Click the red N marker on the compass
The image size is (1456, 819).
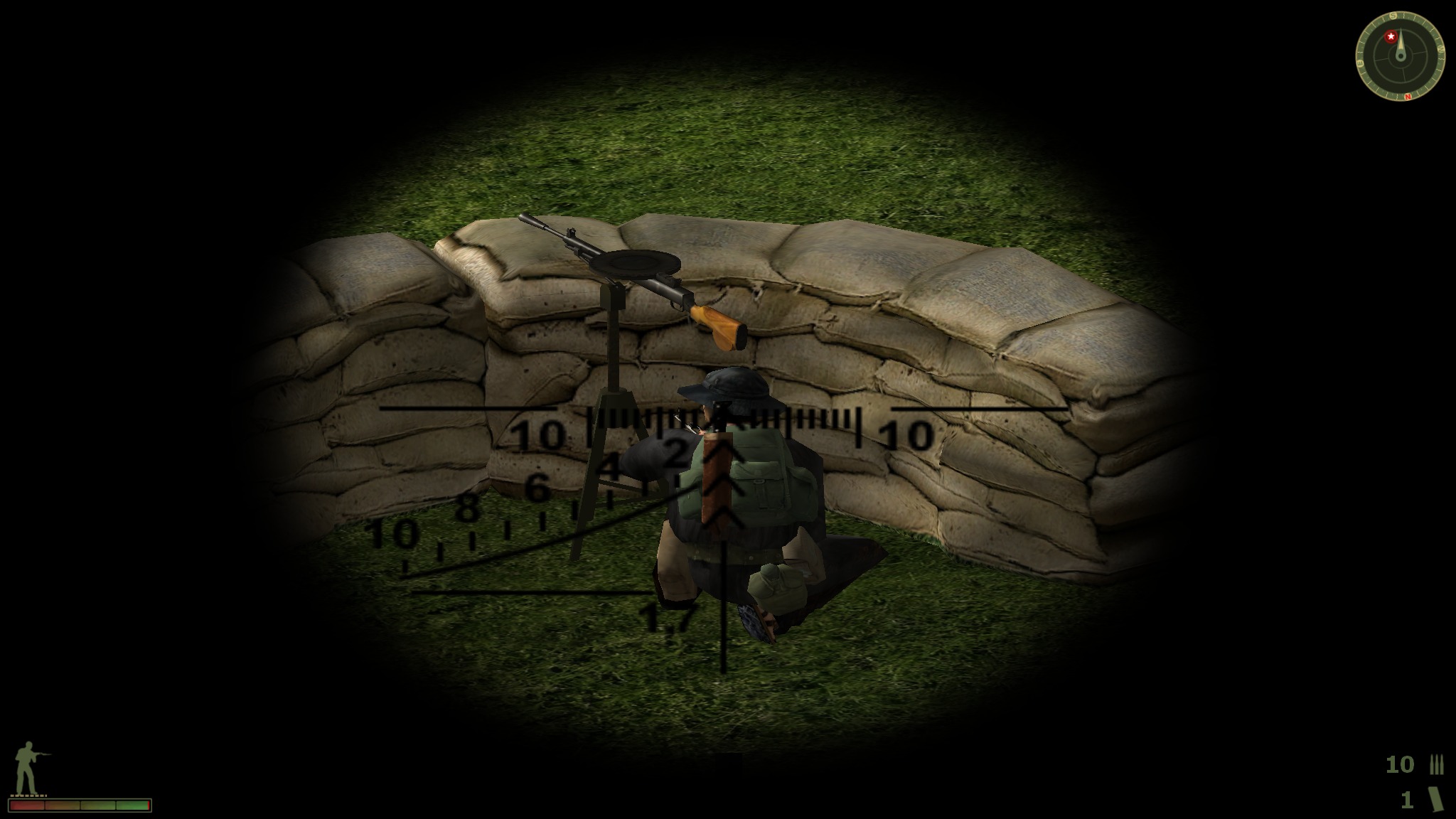click(1408, 97)
